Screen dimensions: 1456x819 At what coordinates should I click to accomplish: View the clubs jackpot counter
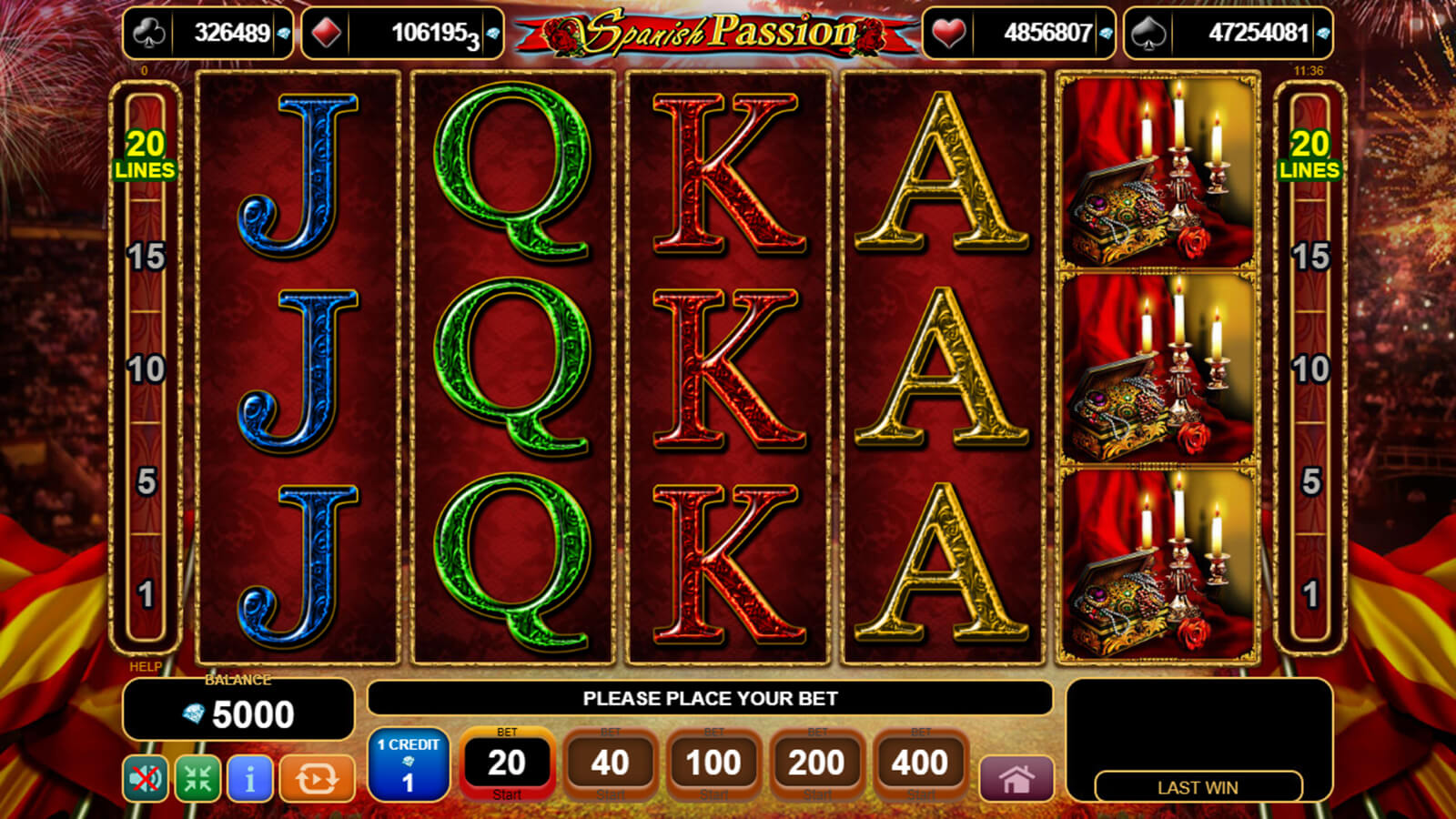208,34
